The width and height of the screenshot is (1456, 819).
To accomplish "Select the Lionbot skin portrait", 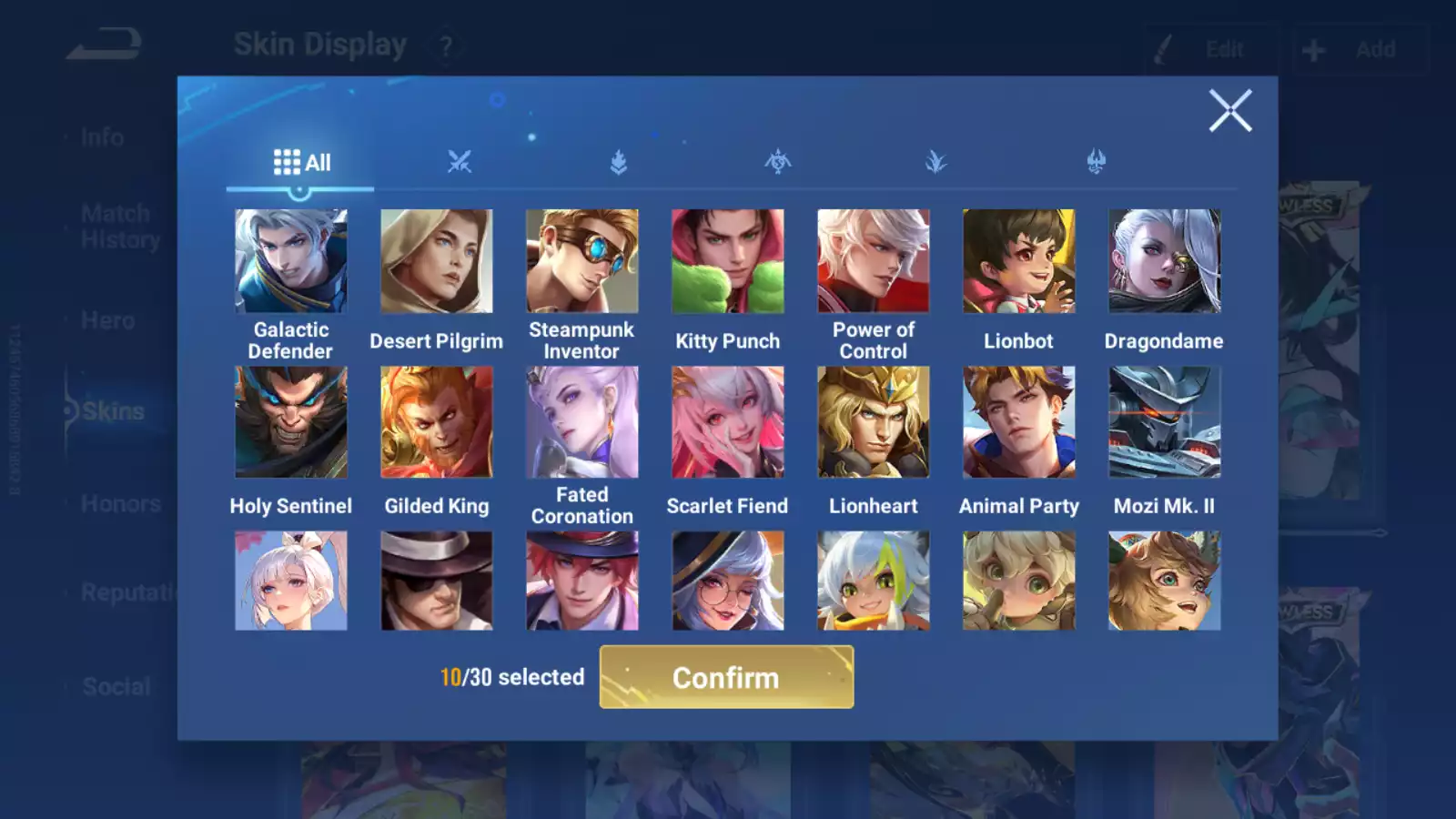I will [1019, 261].
